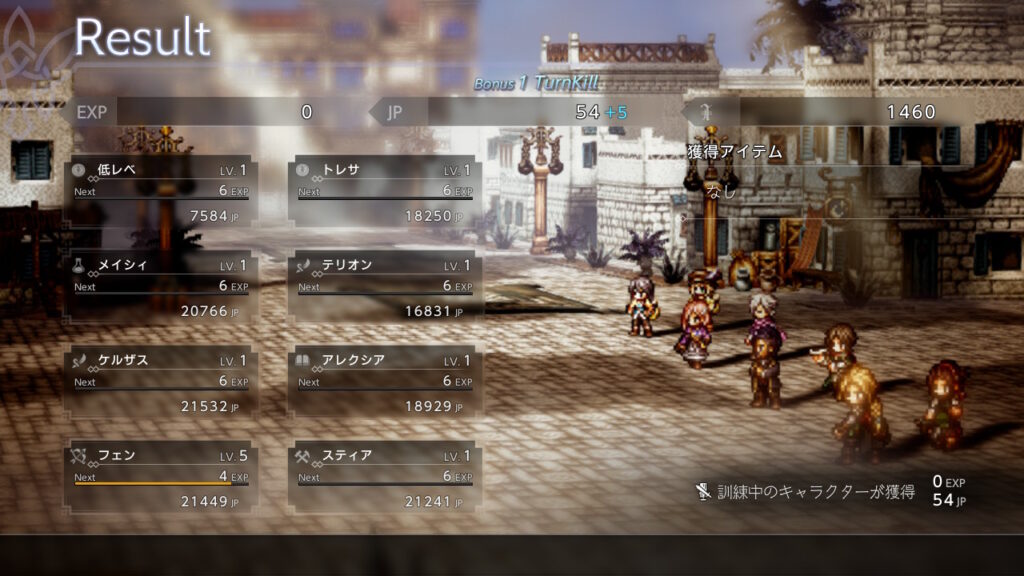The image size is (1024, 576).
Task: Choose the メイシィ character result panel
Action: [161, 287]
